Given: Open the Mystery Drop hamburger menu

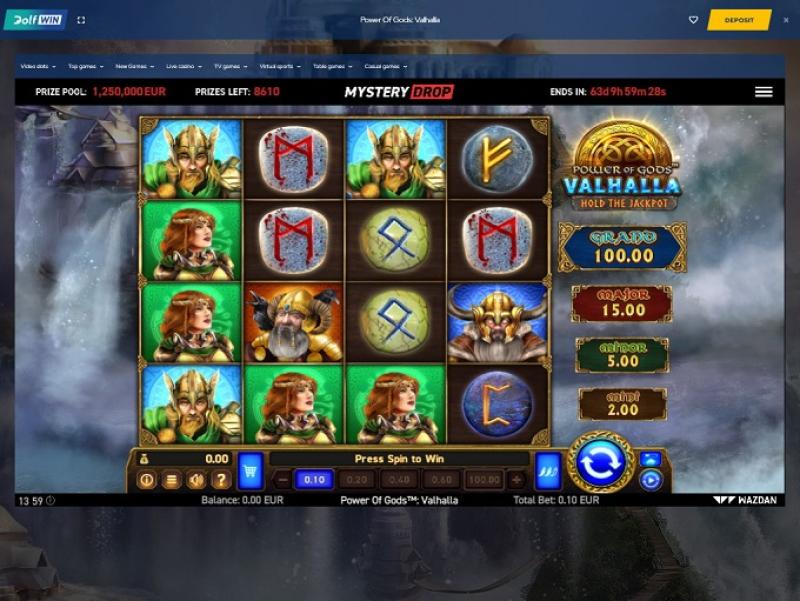Looking at the screenshot, I should coord(764,92).
